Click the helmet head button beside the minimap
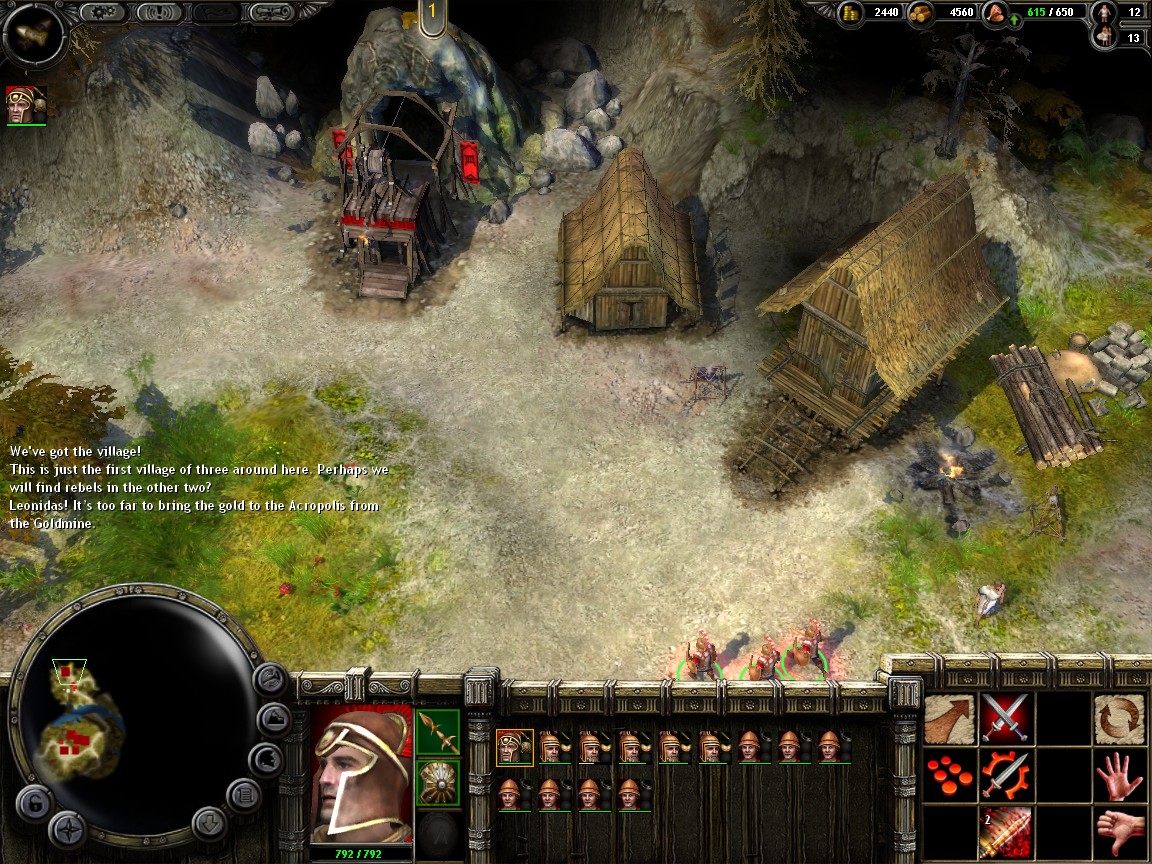1152x864 pixels. (265, 759)
